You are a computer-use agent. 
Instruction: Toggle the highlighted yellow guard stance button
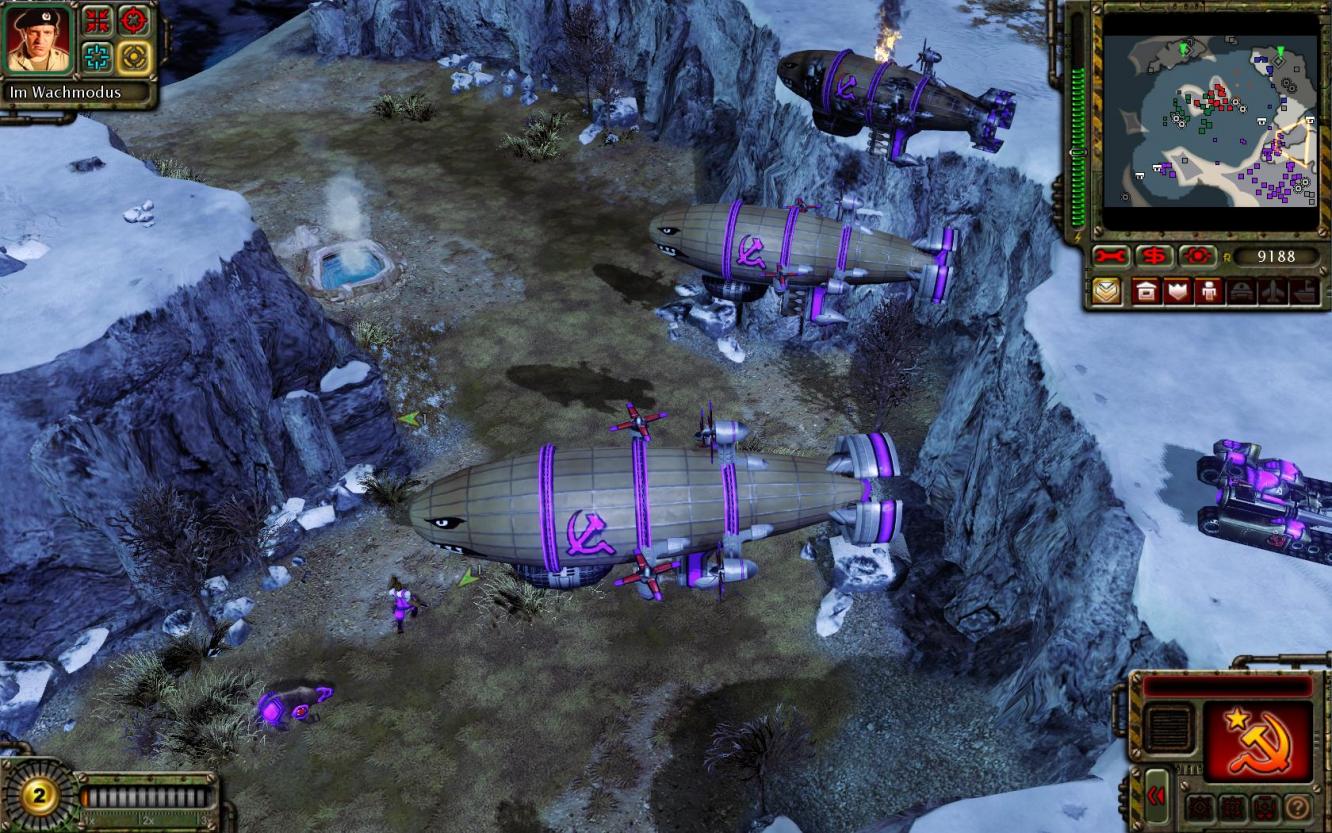click(x=133, y=57)
